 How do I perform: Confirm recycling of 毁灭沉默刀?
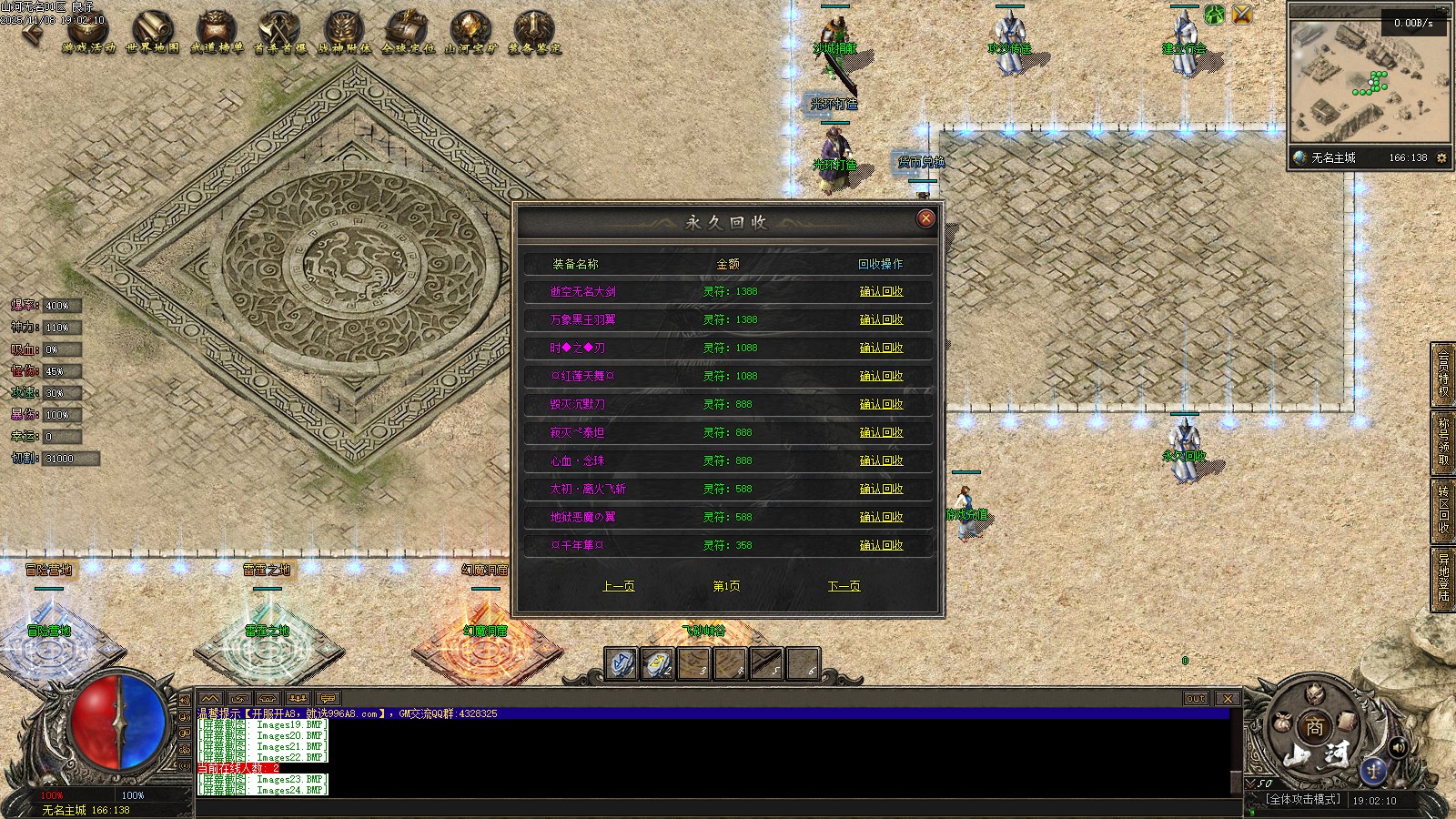881,405
